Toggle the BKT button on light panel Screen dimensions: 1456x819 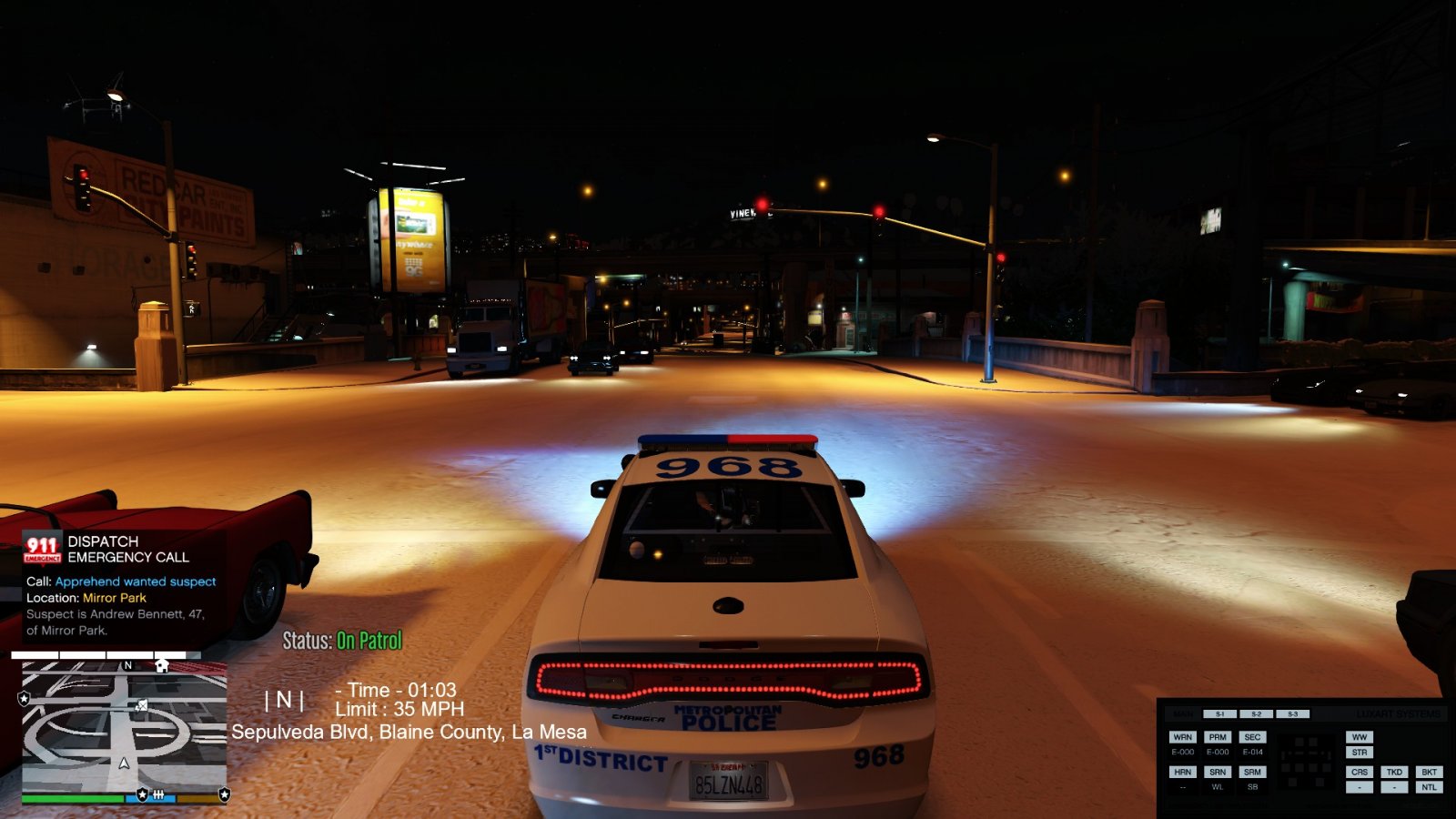[1430, 772]
